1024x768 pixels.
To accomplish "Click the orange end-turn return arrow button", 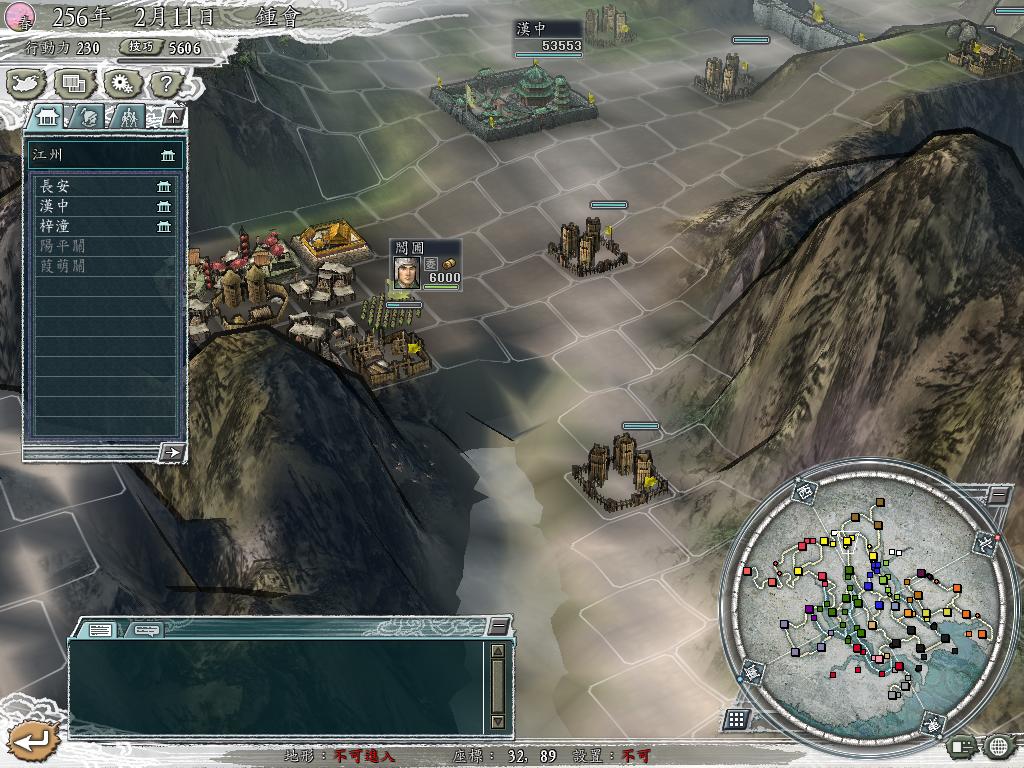I will click(x=32, y=741).
